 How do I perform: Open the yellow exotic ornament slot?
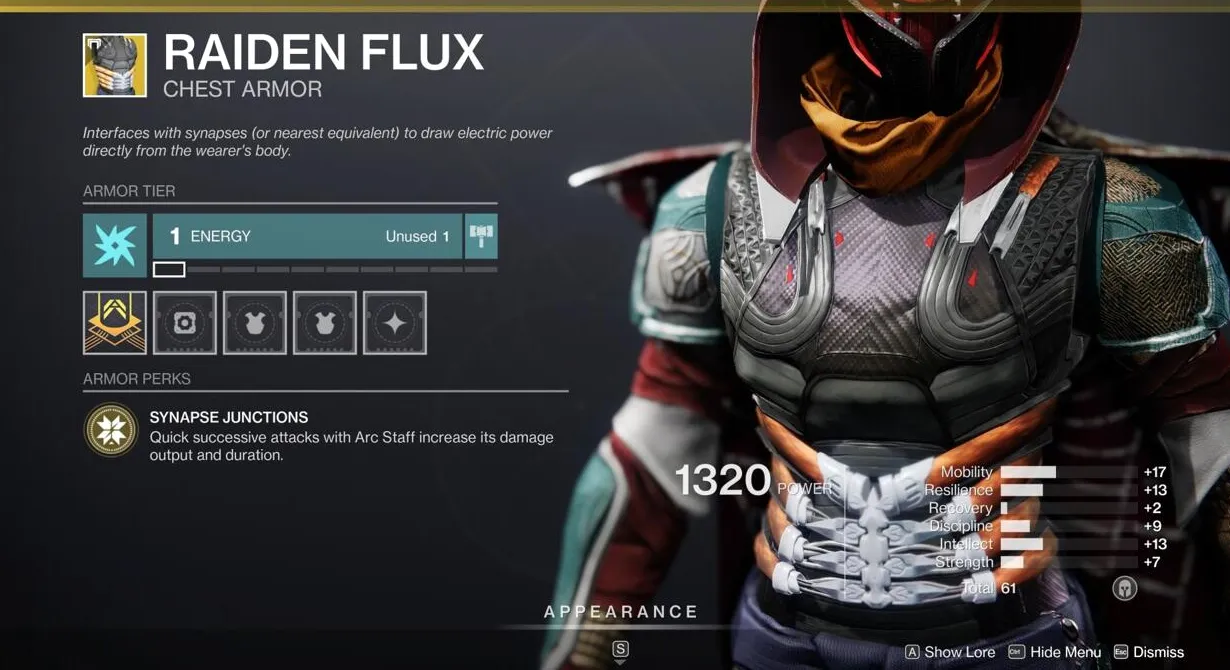[x=115, y=322]
